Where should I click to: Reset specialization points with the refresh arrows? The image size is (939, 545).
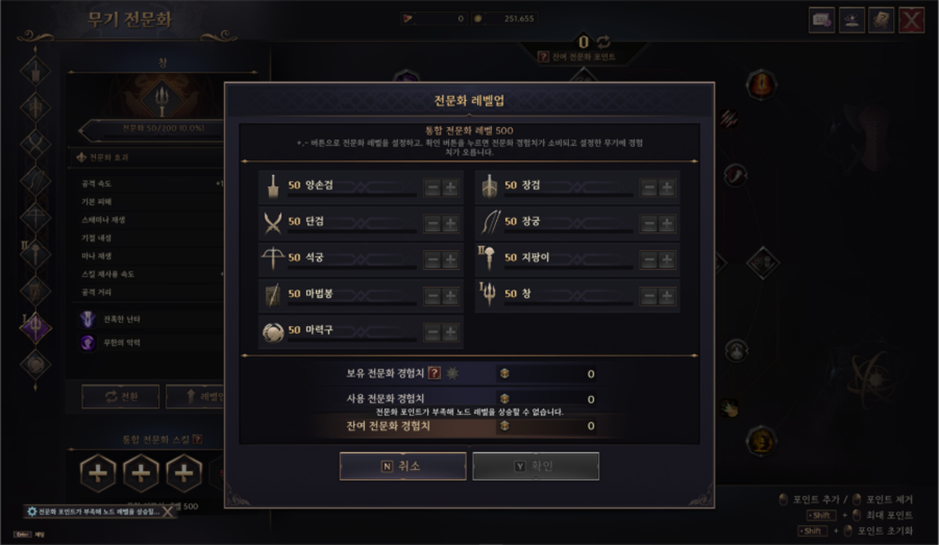click(x=604, y=41)
